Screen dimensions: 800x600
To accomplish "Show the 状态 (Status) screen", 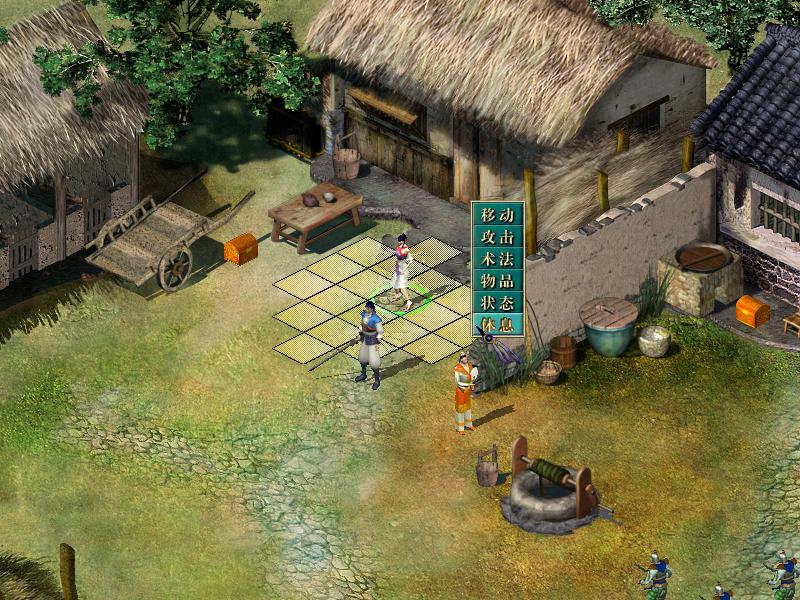I will point(497,303).
